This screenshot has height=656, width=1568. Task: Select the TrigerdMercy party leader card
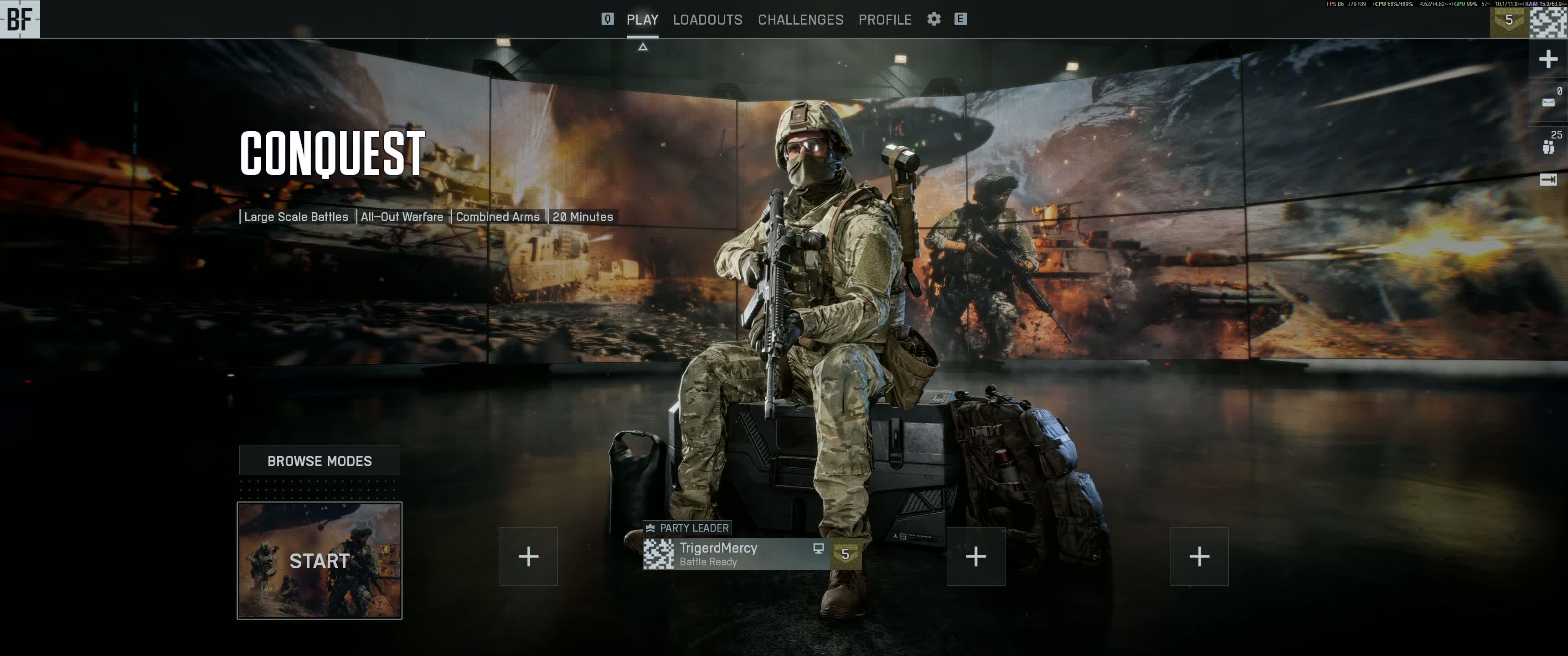(x=737, y=554)
